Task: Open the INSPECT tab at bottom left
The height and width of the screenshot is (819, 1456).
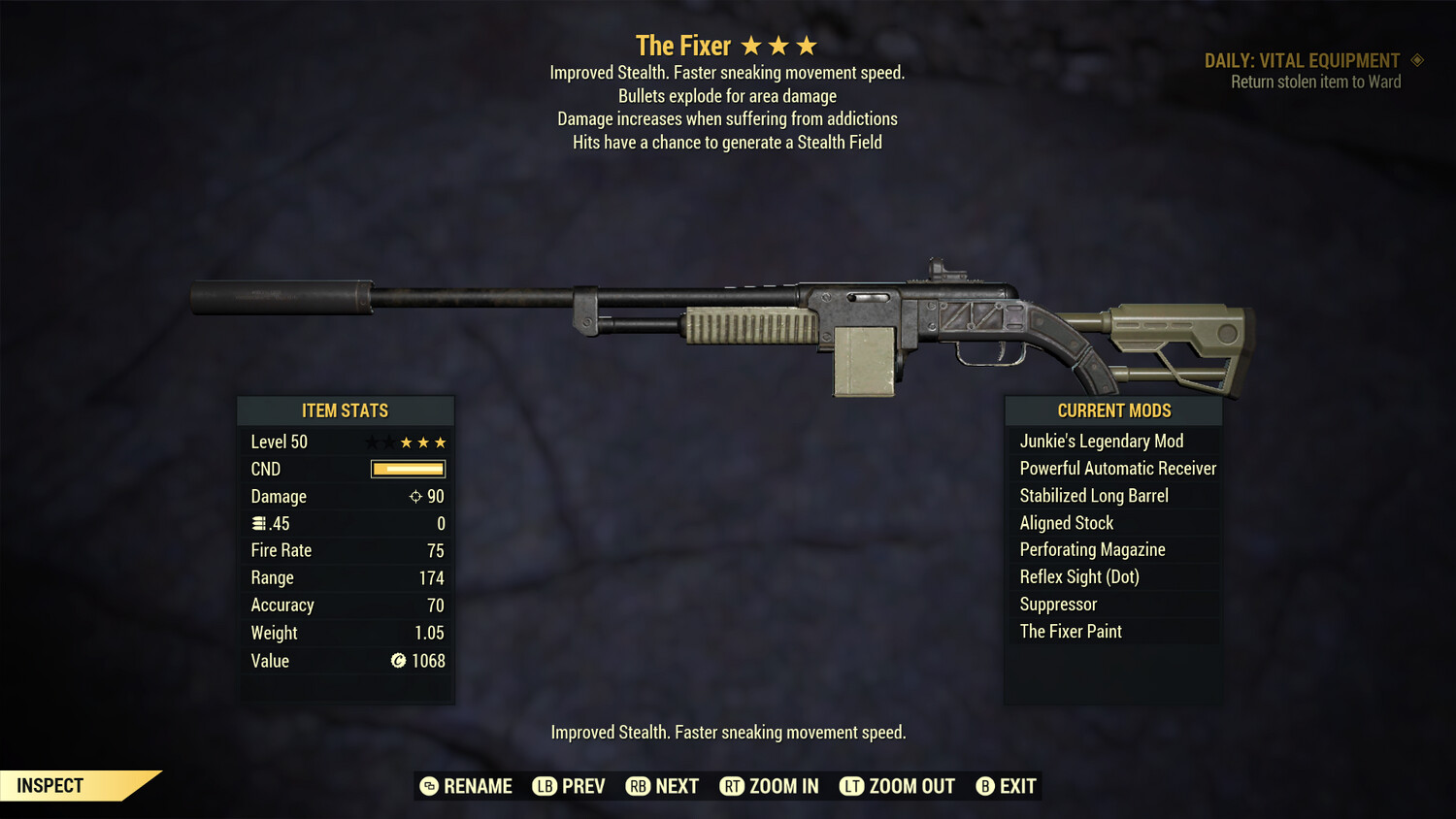Action: (x=50, y=785)
